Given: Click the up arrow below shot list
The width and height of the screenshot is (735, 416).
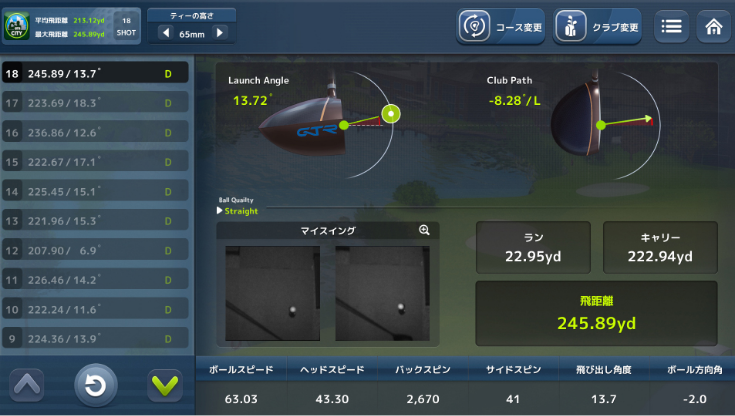Looking at the screenshot, I should [x=27, y=384].
